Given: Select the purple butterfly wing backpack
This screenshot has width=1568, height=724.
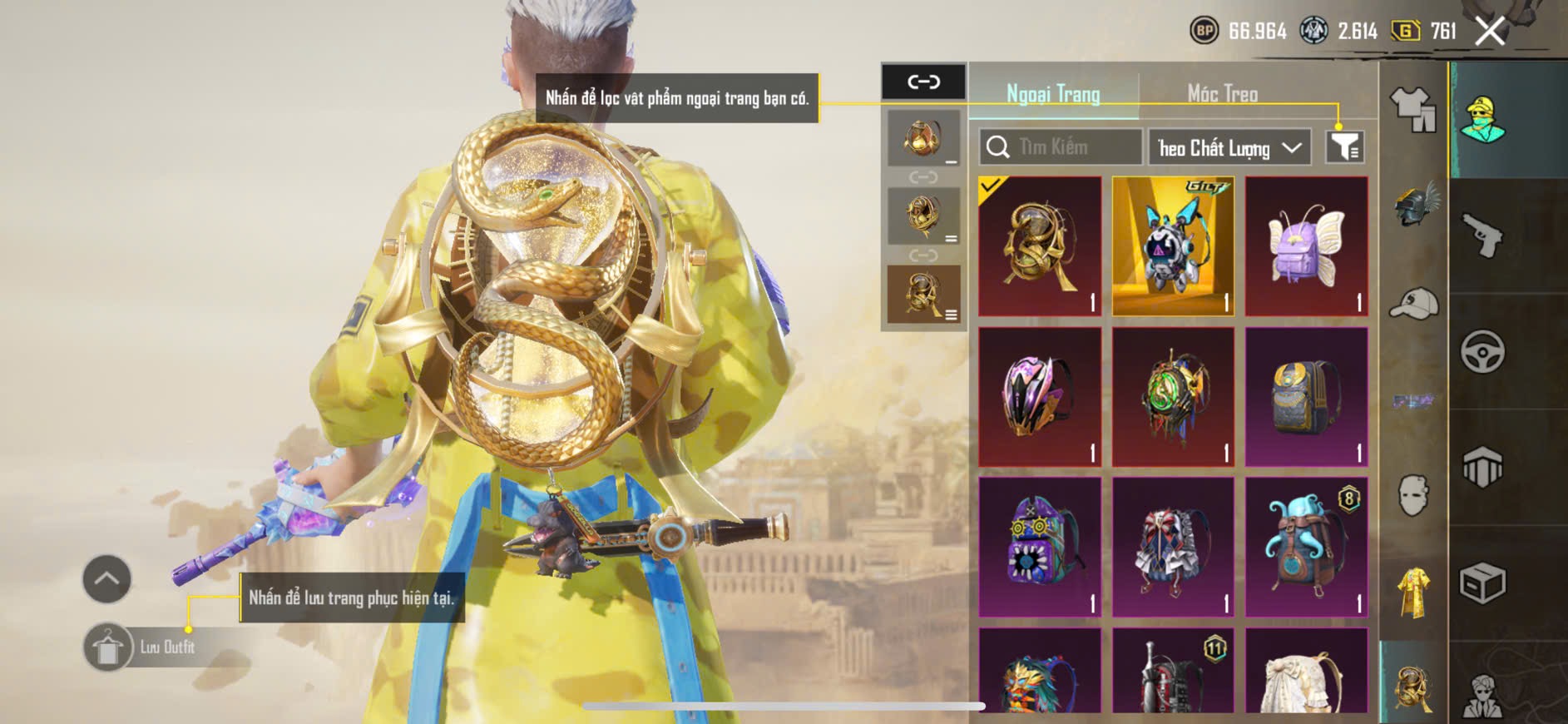Looking at the screenshot, I should click(x=1306, y=246).
